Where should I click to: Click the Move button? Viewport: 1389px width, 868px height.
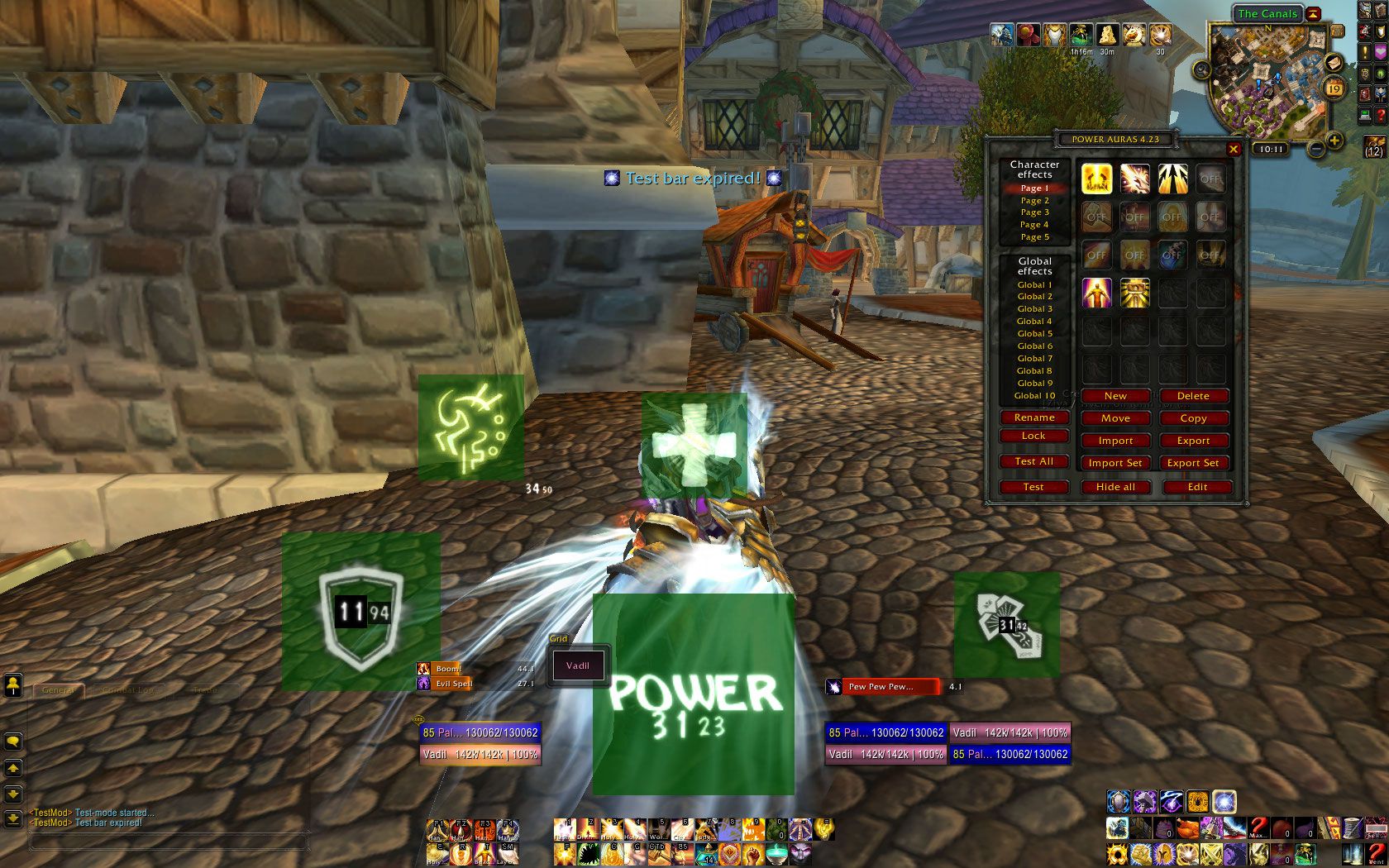(1115, 418)
